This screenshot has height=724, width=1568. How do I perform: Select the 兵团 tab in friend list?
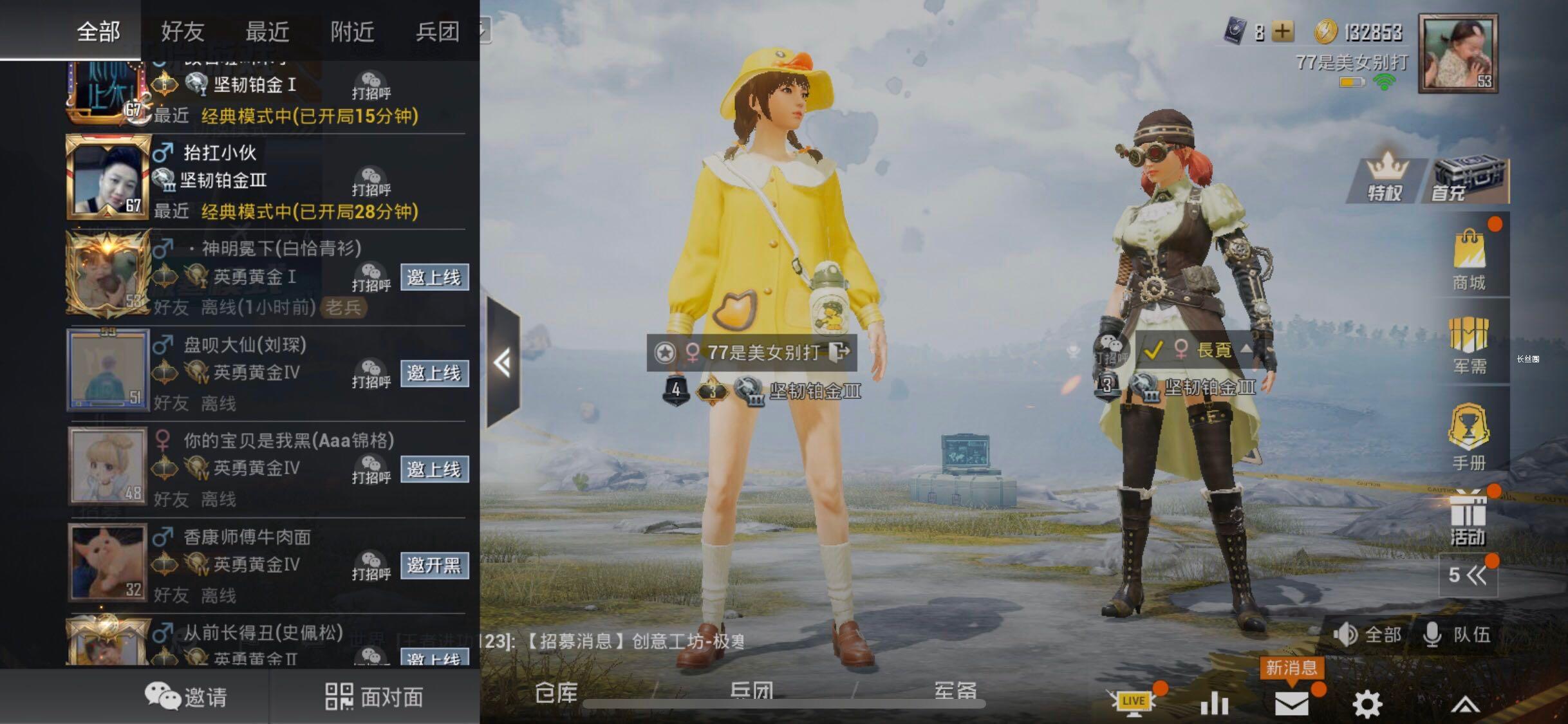pyautogui.click(x=438, y=31)
